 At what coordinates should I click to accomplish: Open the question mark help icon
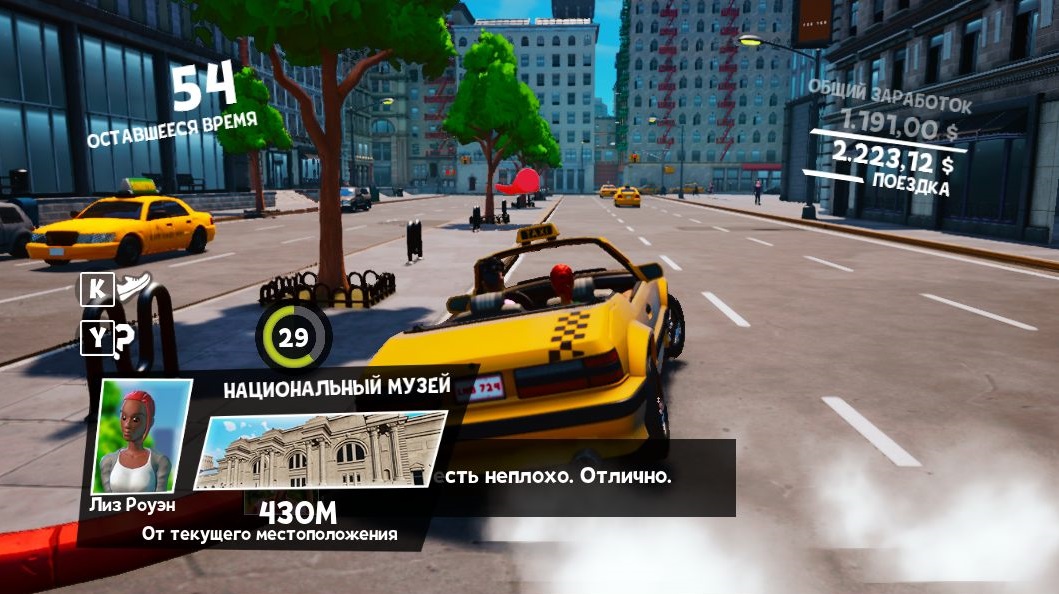(124, 340)
